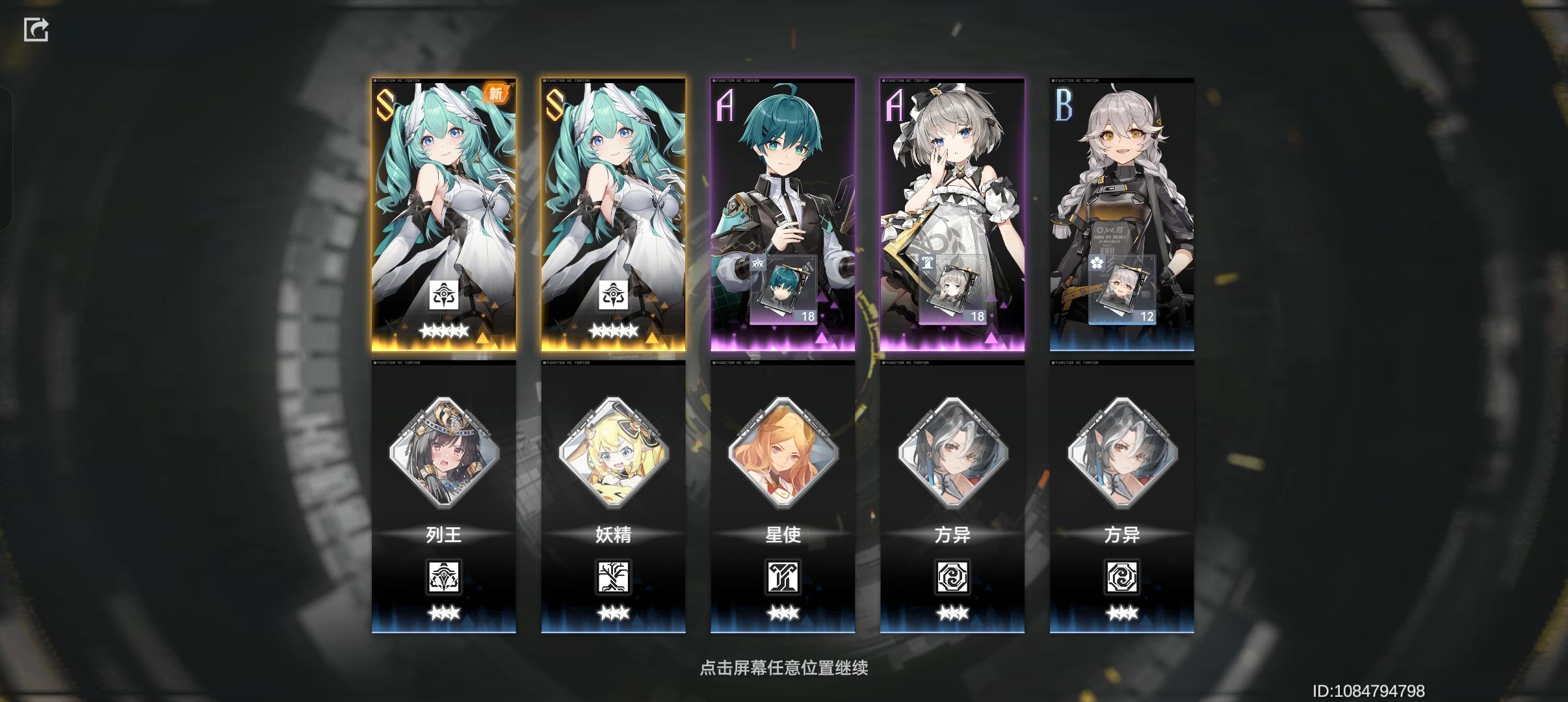Tap the 点击屏幕任意位置继续 prompt

(784, 667)
